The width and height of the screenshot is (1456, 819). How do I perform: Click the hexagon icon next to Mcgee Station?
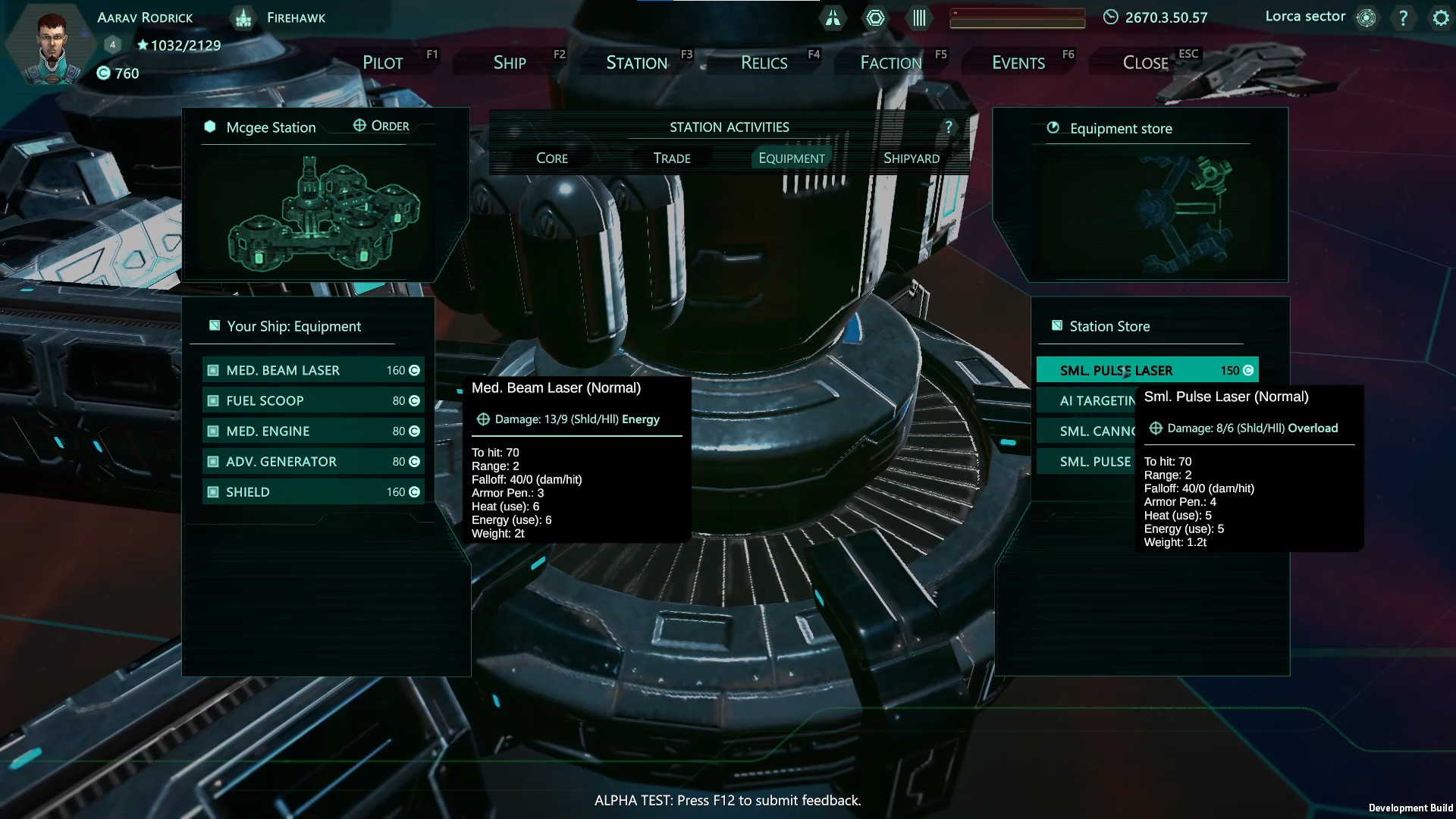[209, 127]
